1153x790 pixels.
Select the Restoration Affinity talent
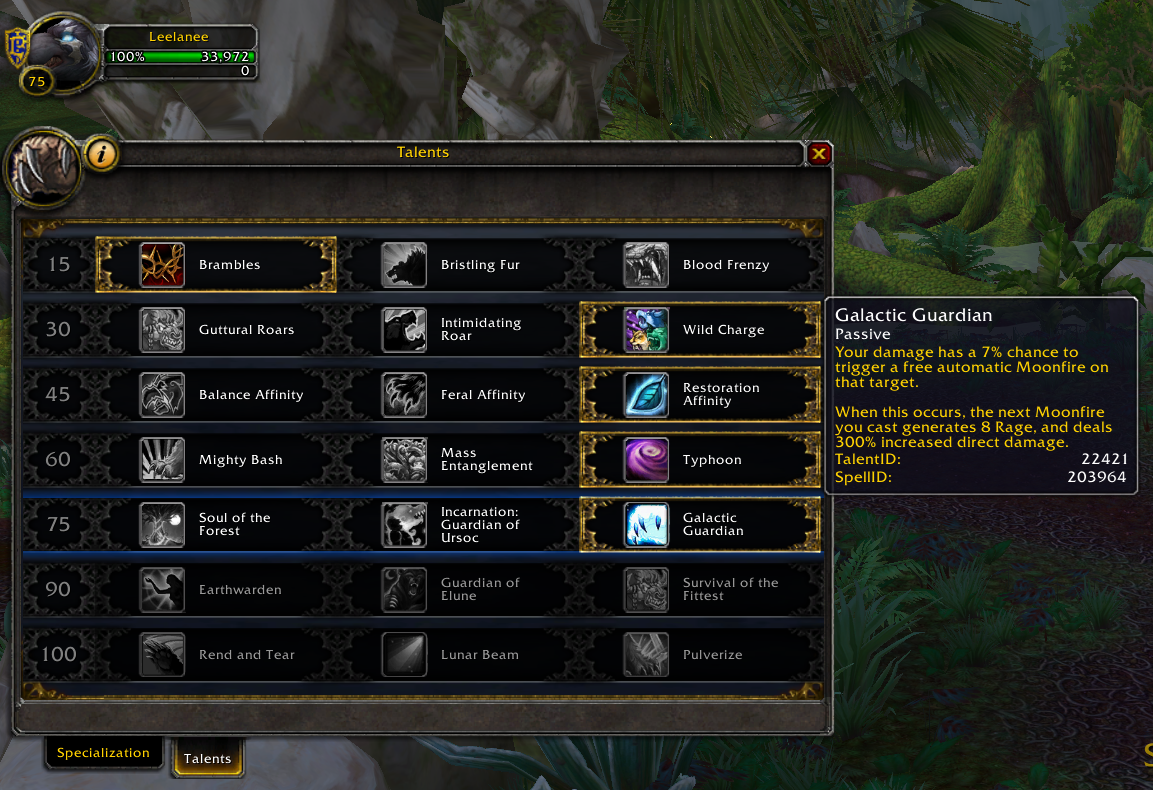pos(700,395)
